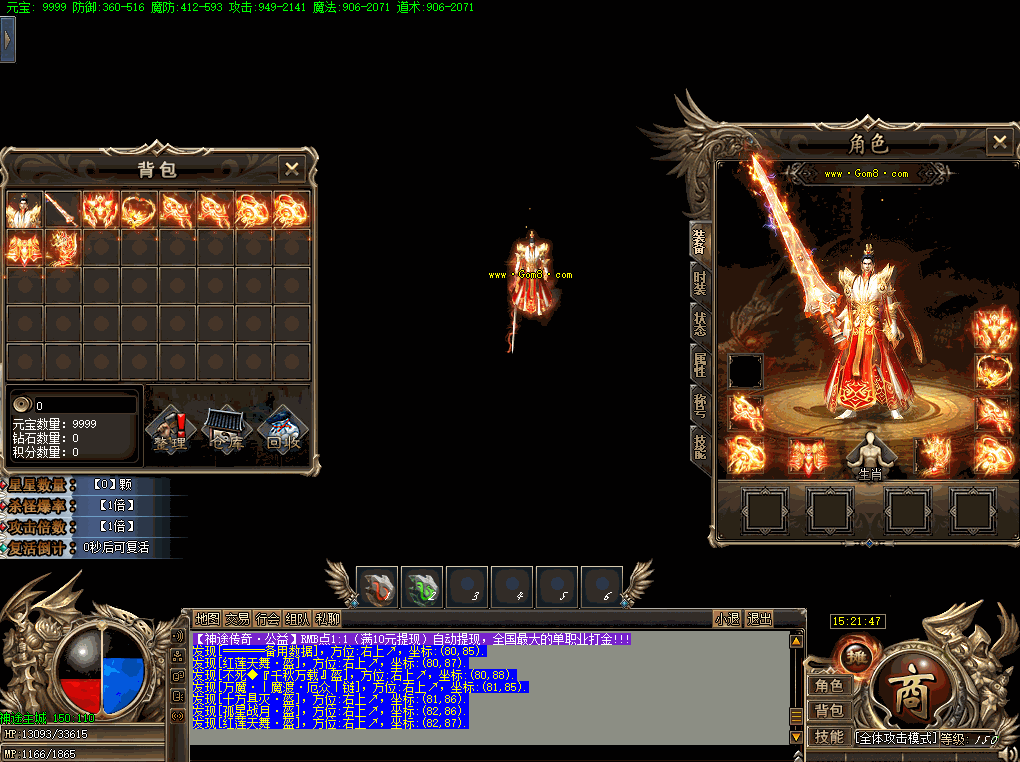Open the 地图 map from chat bar
The image size is (1020, 762).
[207, 619]
